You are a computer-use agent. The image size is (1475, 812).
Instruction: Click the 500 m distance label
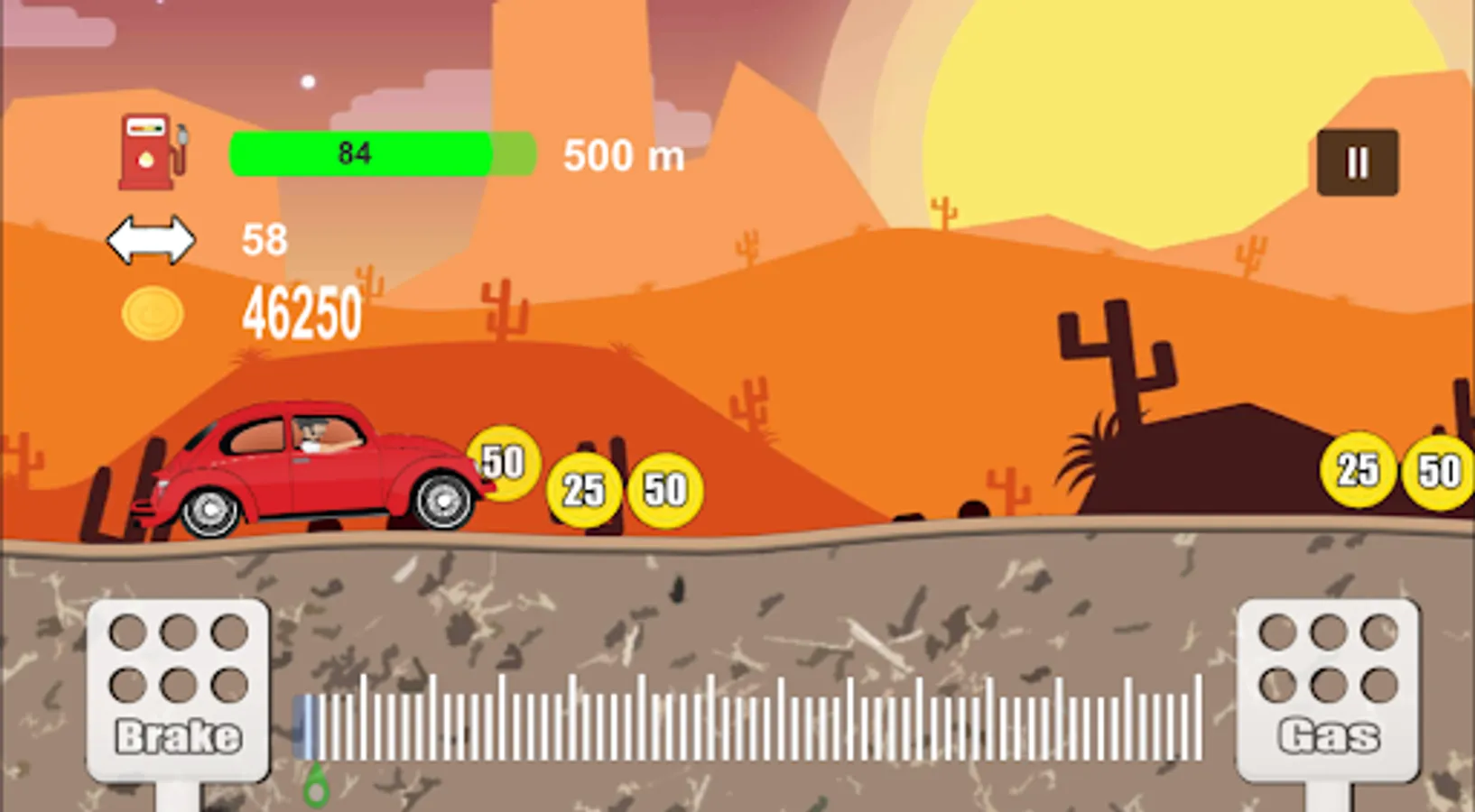[623, 157]
